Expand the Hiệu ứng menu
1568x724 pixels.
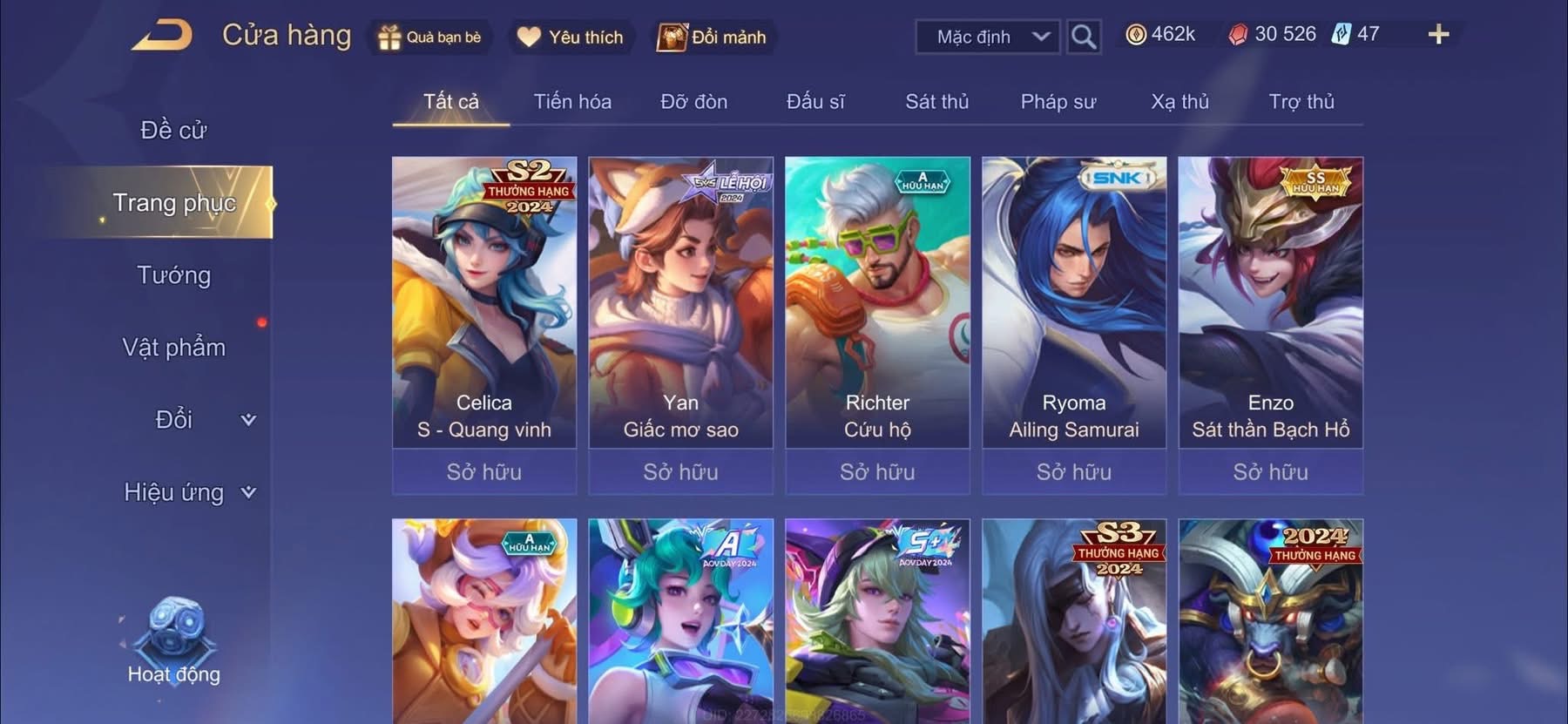click(x=188, y=492)
